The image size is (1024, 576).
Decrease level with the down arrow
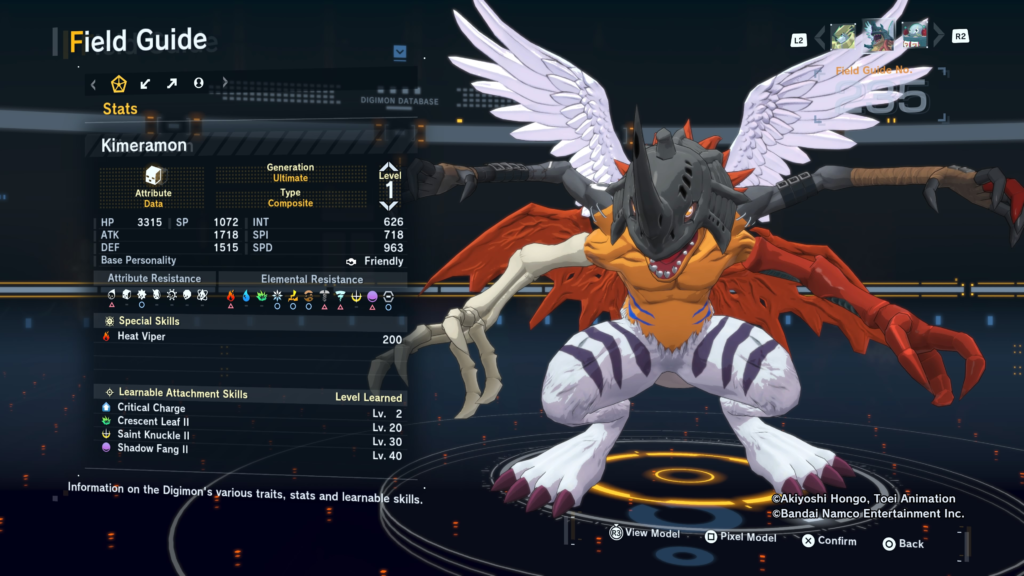(x=389, y=206)
